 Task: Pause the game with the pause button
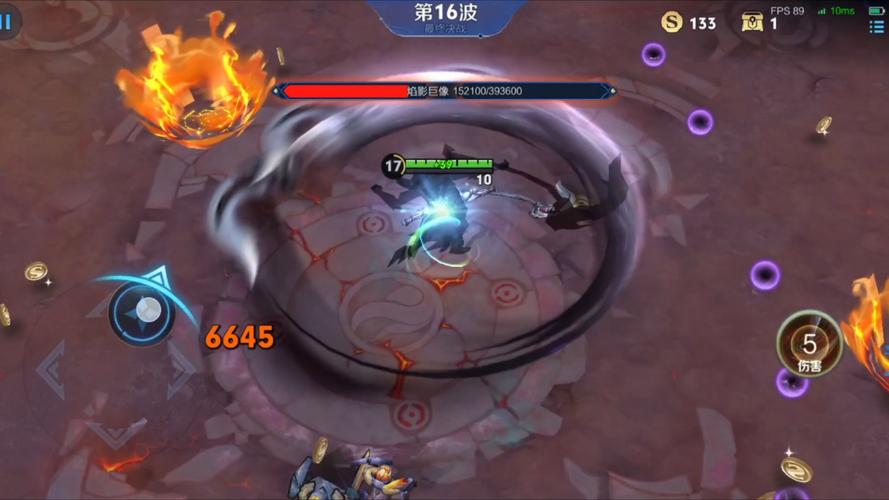click(8, 21)
